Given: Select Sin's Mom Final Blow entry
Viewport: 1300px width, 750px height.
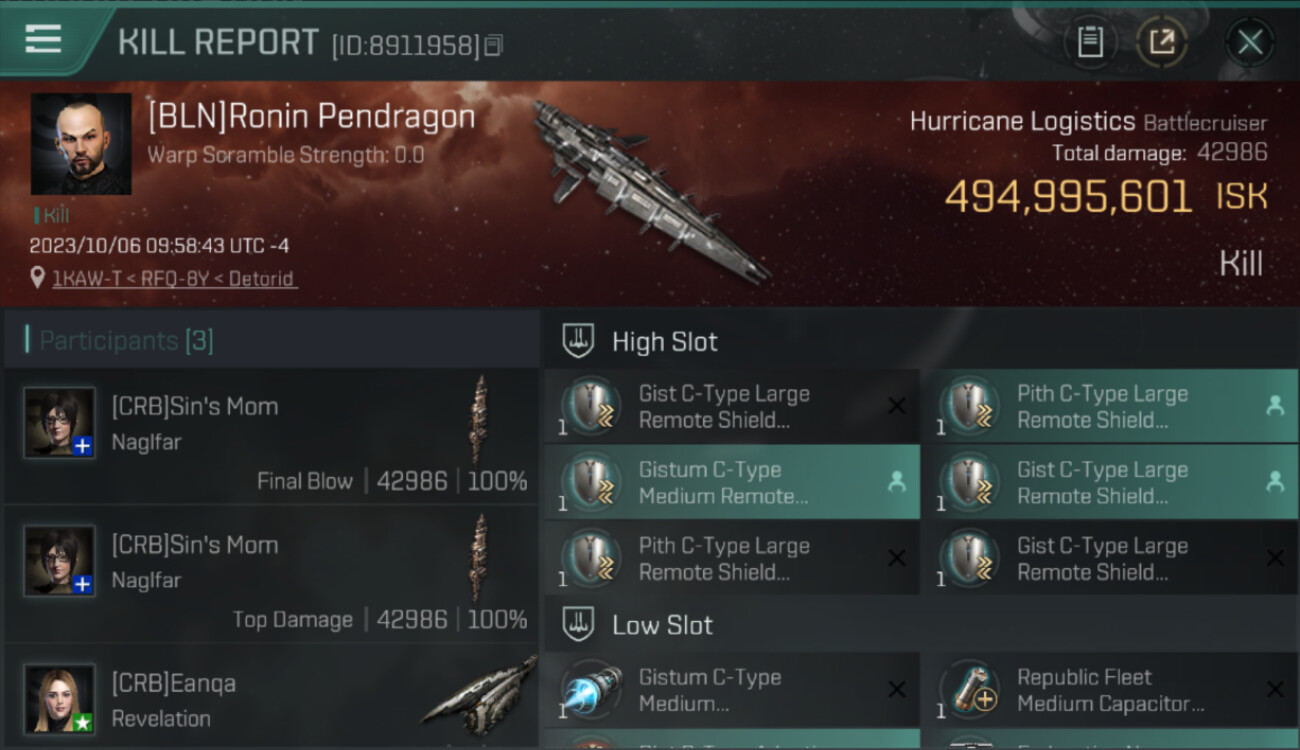Looking at the screenshot, I should tap(271, 438).
